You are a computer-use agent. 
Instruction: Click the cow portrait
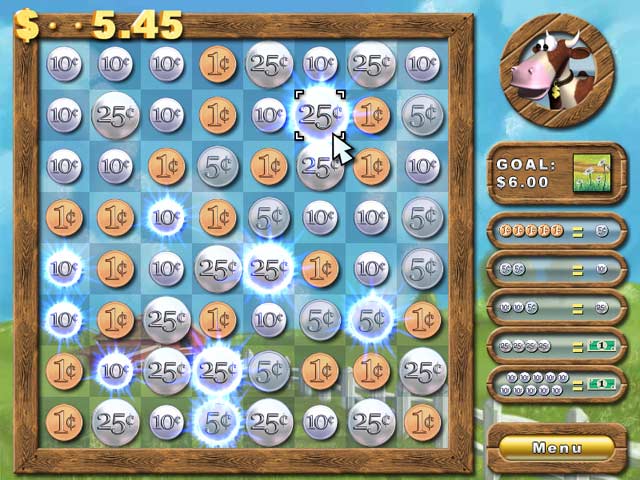(x=556, y=71)
